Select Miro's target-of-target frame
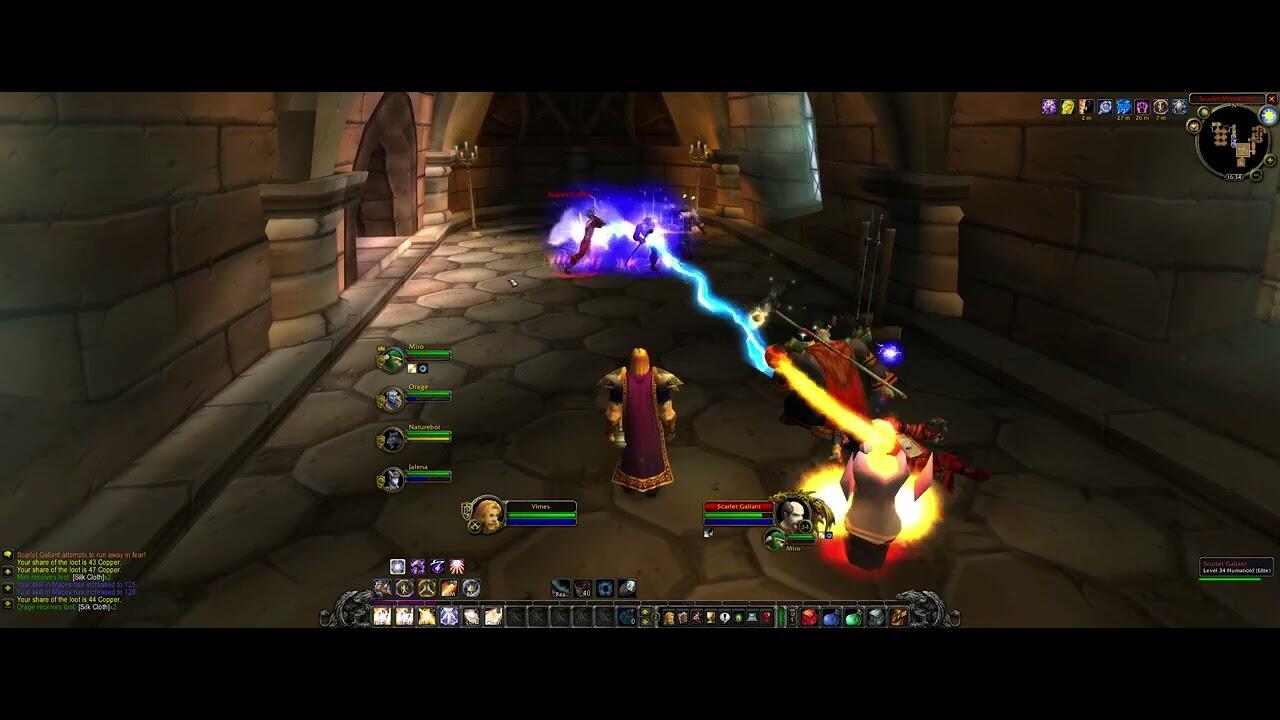 pyautogui.click(x=775, y=541)
